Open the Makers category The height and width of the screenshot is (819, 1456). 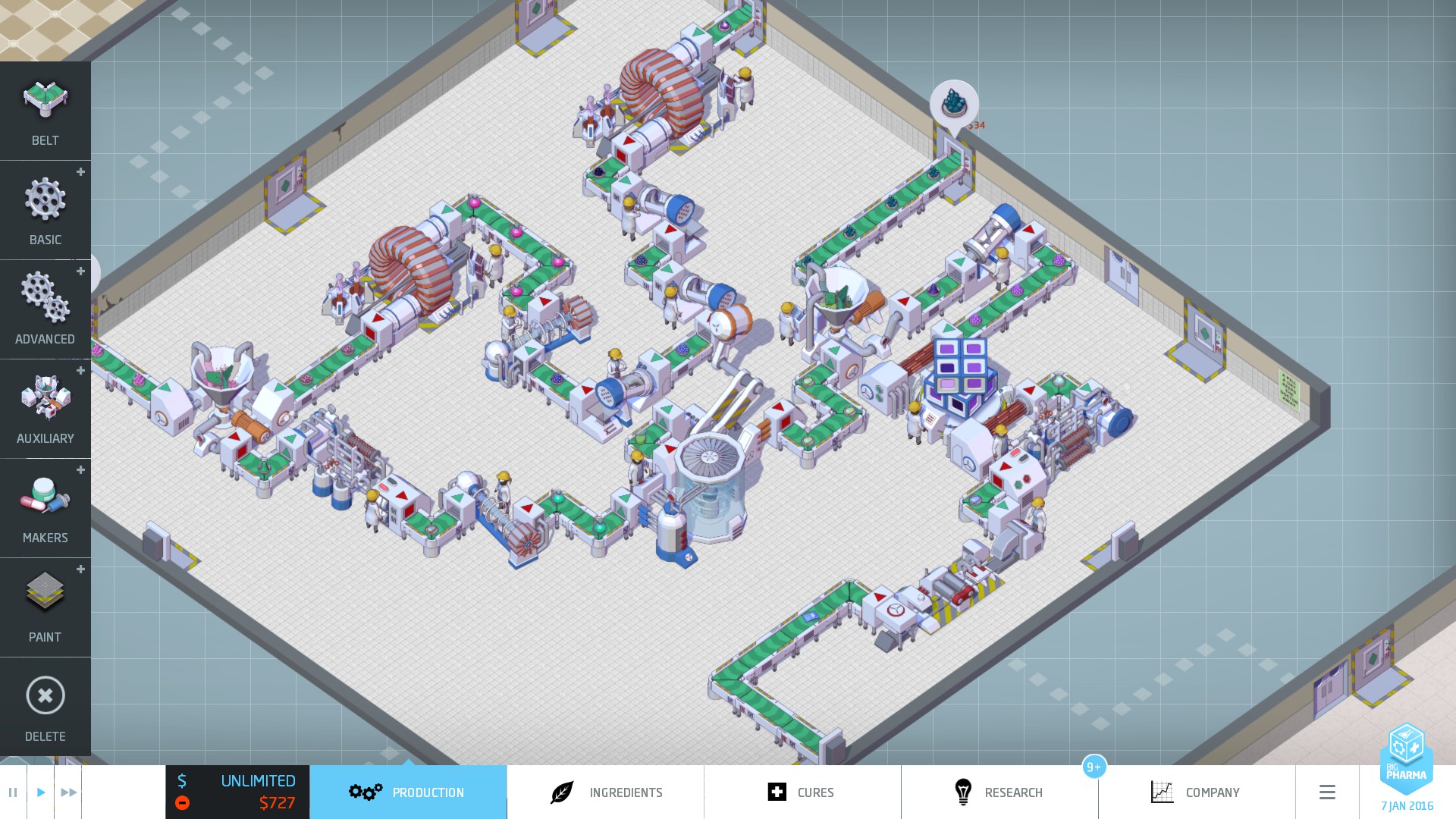(45, 508)
